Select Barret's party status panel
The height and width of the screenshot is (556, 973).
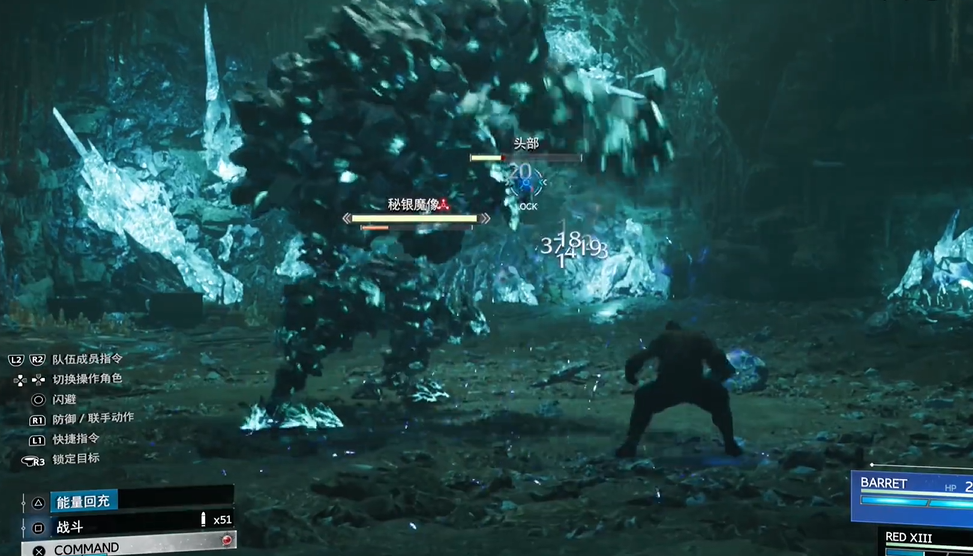tap(912, 494)
